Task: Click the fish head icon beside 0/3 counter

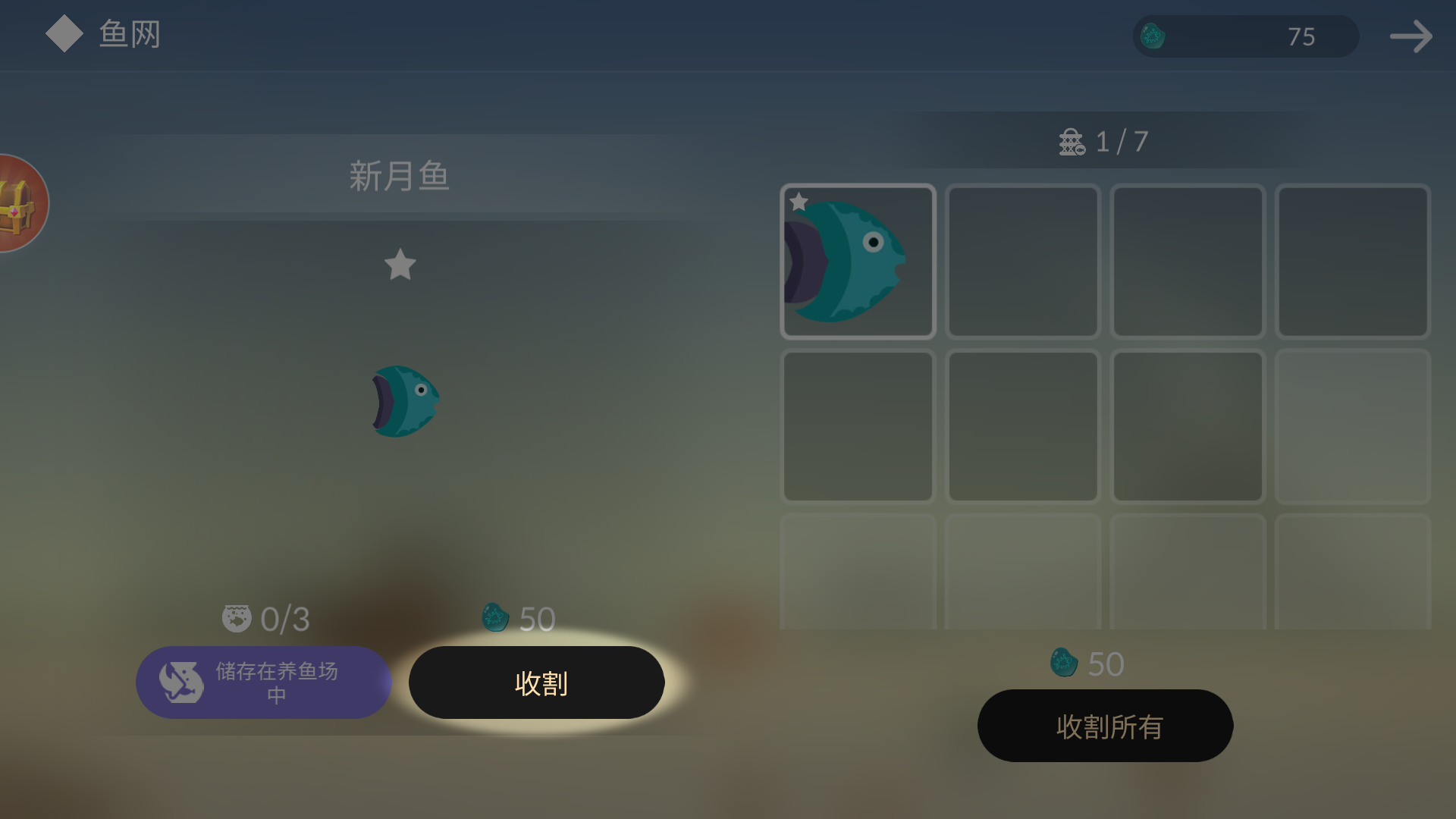Action: coord(236,618)
